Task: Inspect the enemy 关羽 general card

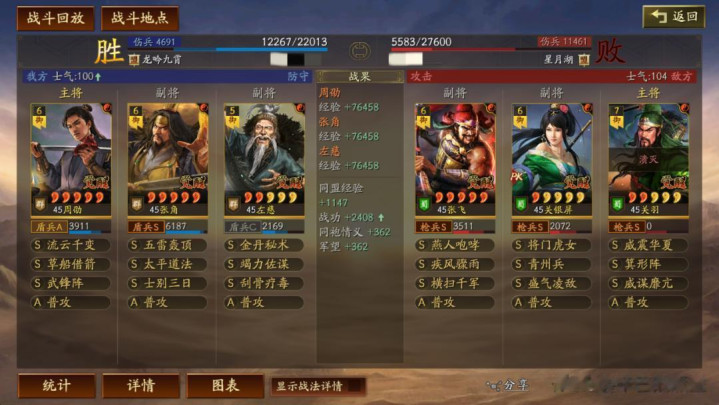Action: (647, 153)
